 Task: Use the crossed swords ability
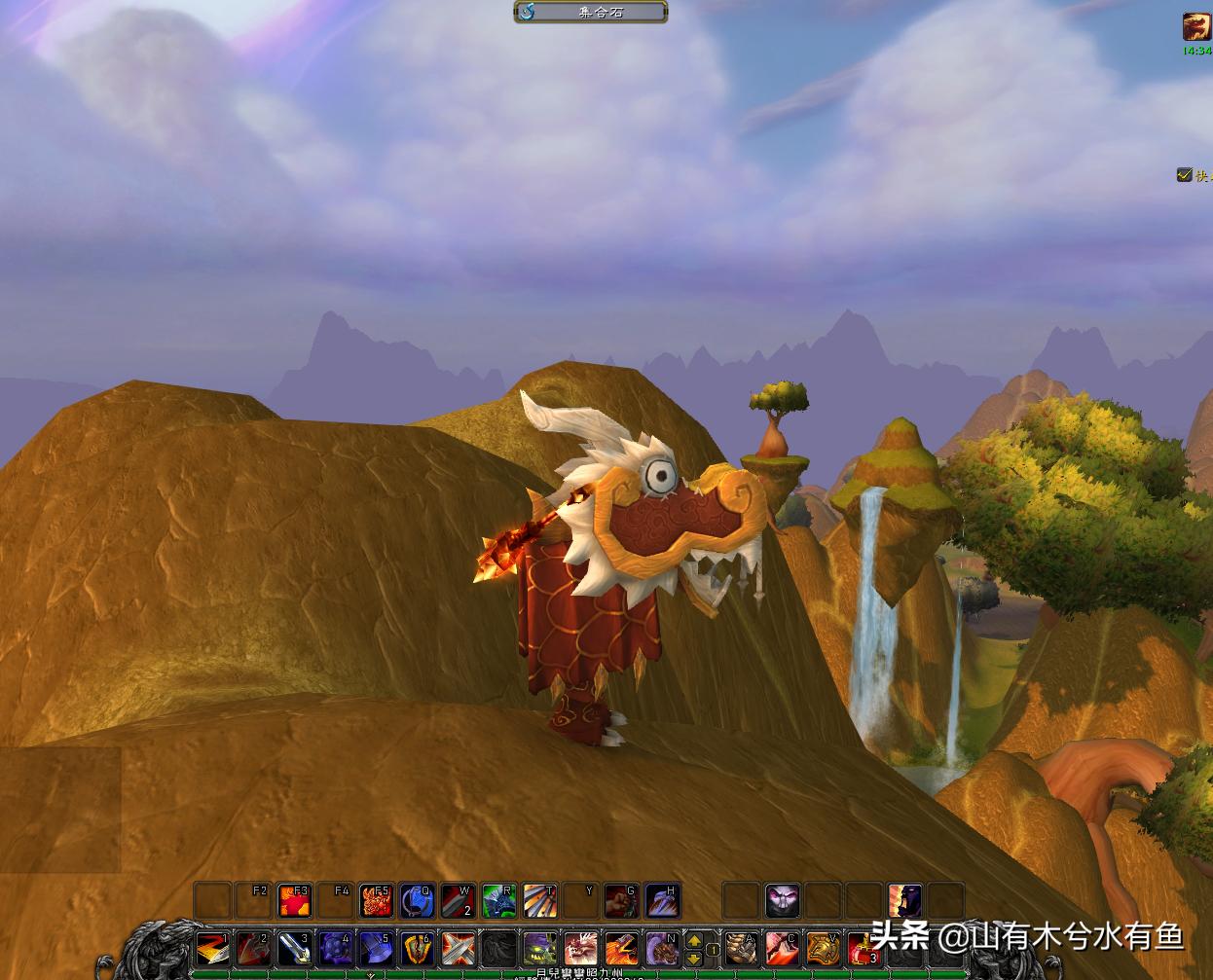point(458,948)
